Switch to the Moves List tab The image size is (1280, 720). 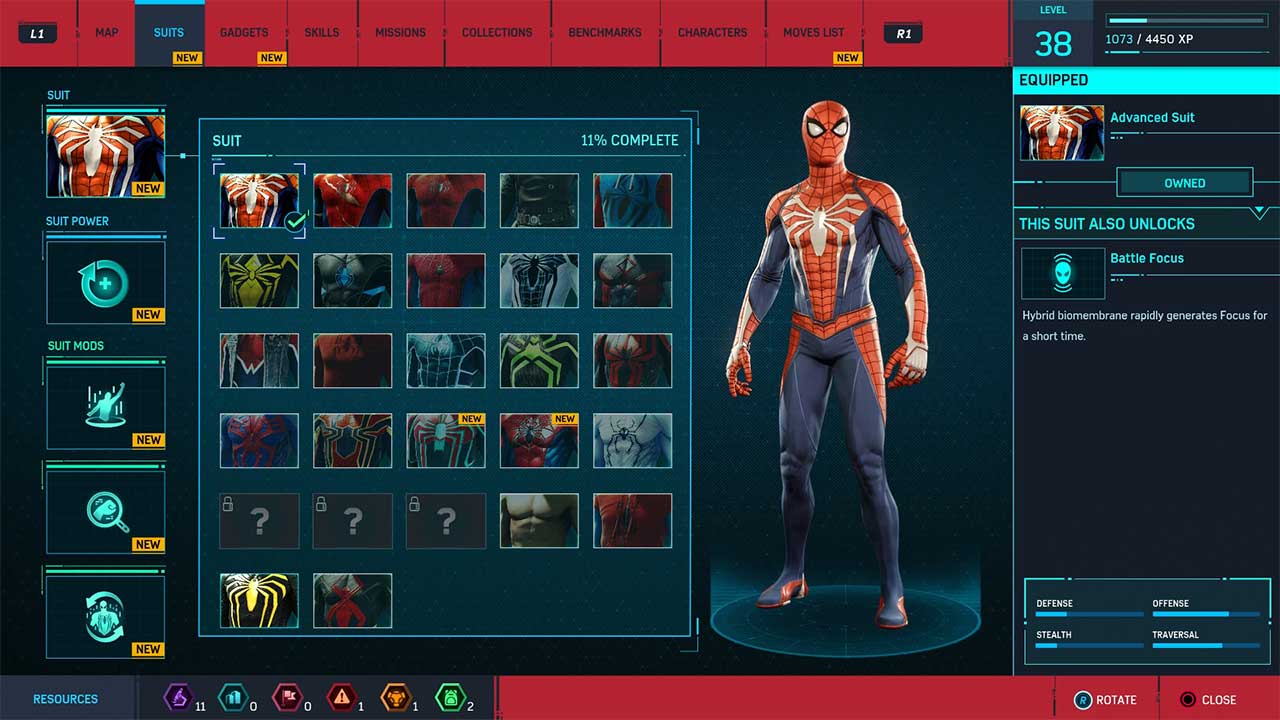[x=814, y=32]
